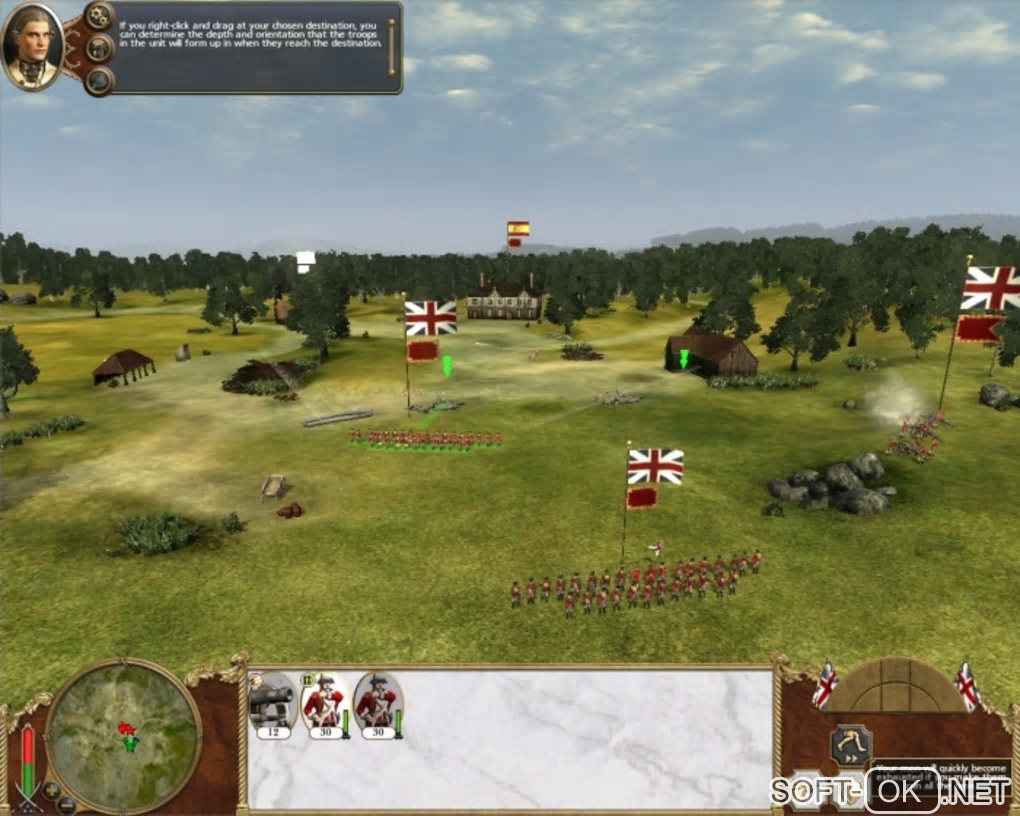Toggle the advisor speech button
The width and height of the screenshot is (1020, 816).
click(x=99, y=48)
